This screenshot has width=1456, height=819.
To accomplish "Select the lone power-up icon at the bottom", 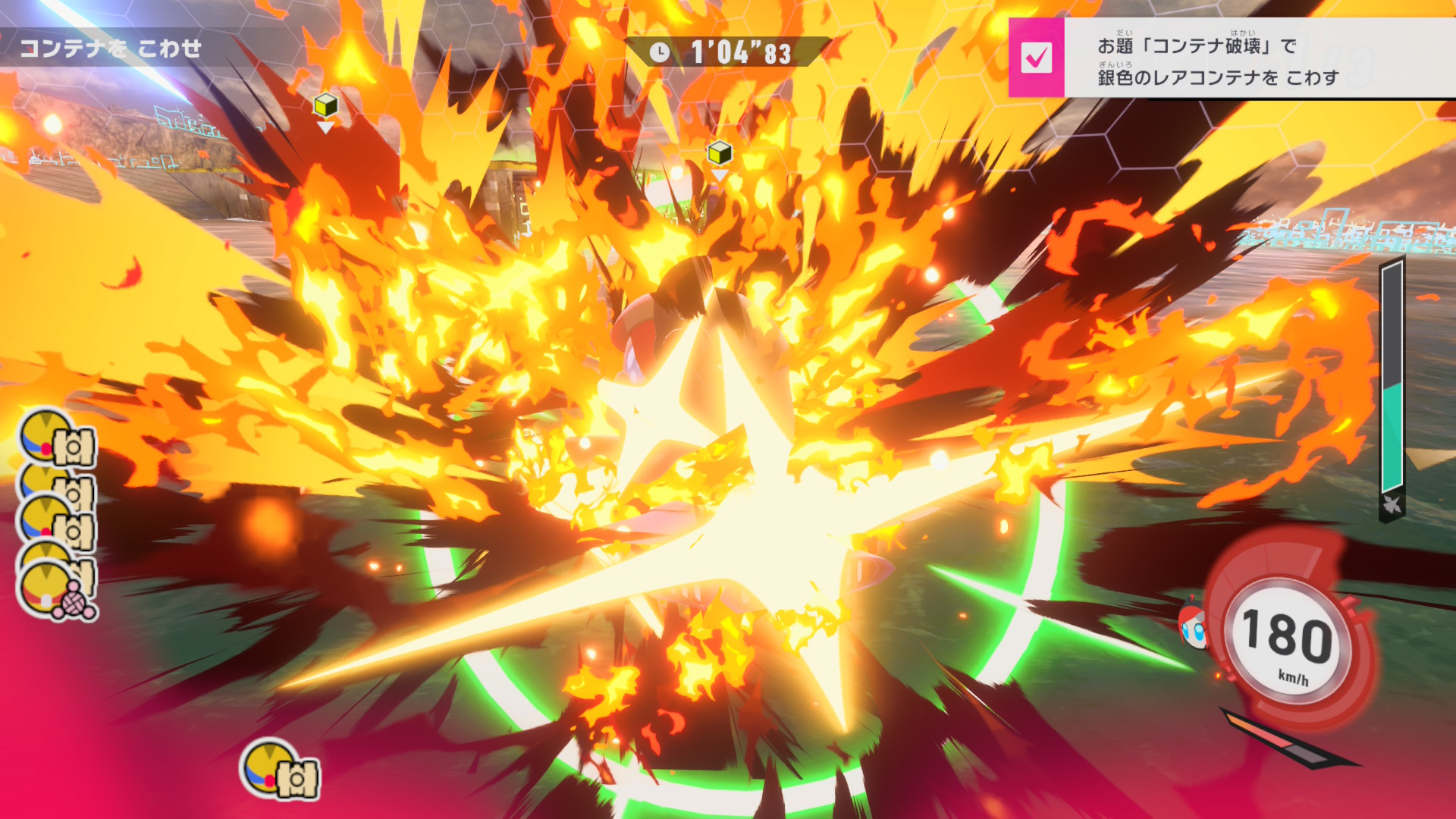I will (280, 770).
